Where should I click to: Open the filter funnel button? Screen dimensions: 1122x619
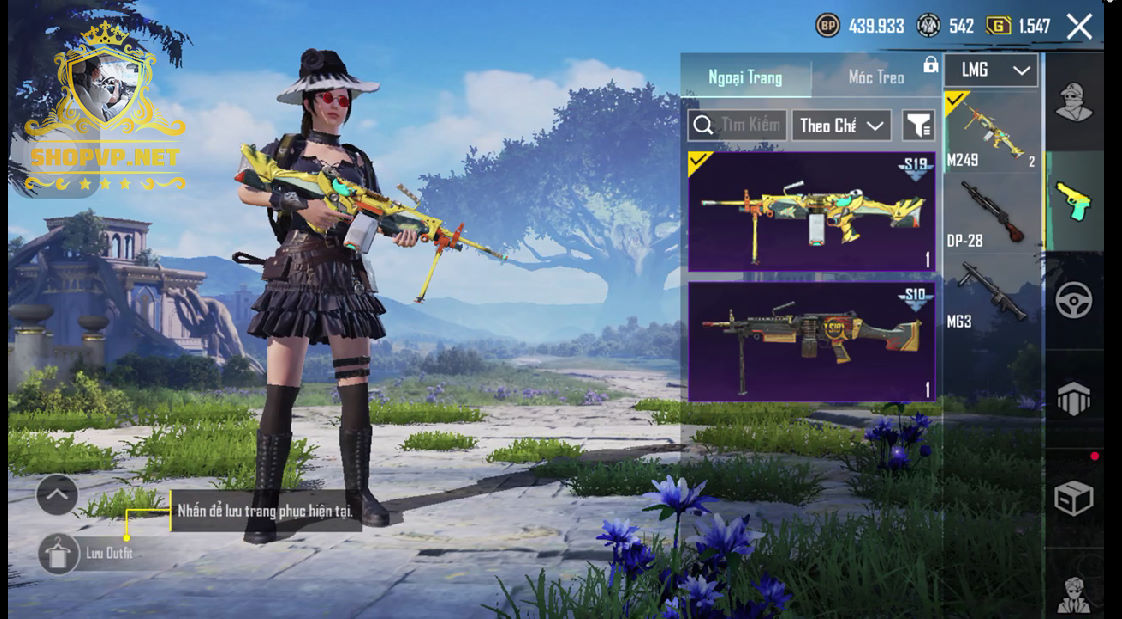918,125
